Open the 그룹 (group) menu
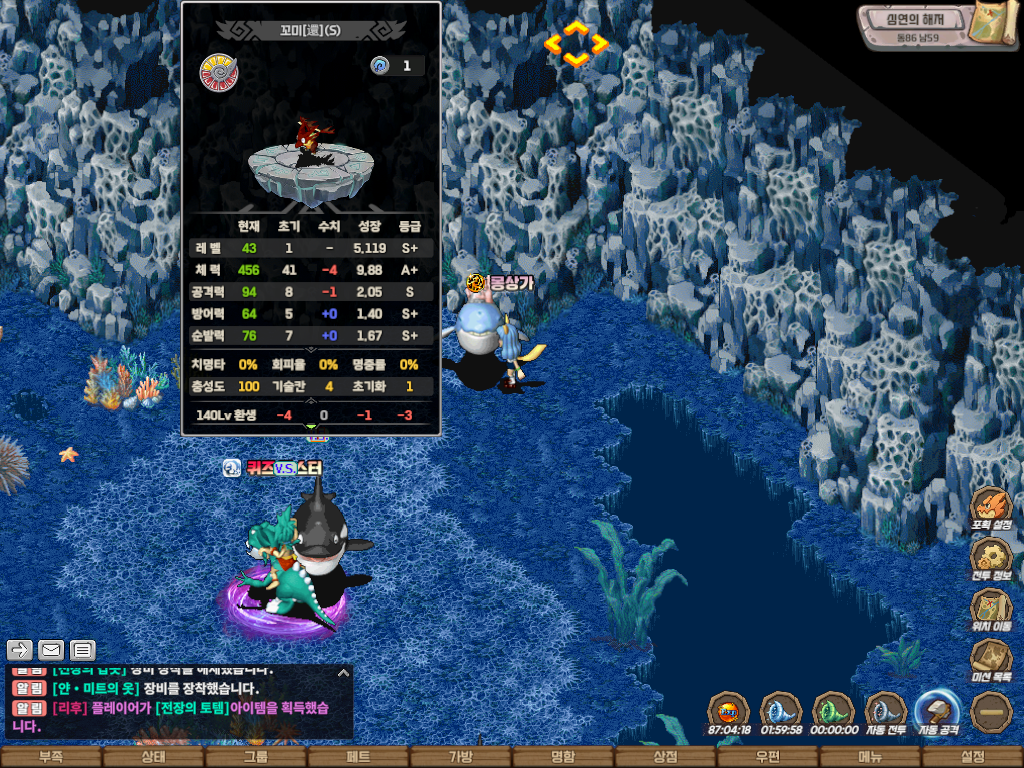Screen dimensions: 1024x768 tap(255, 757)
